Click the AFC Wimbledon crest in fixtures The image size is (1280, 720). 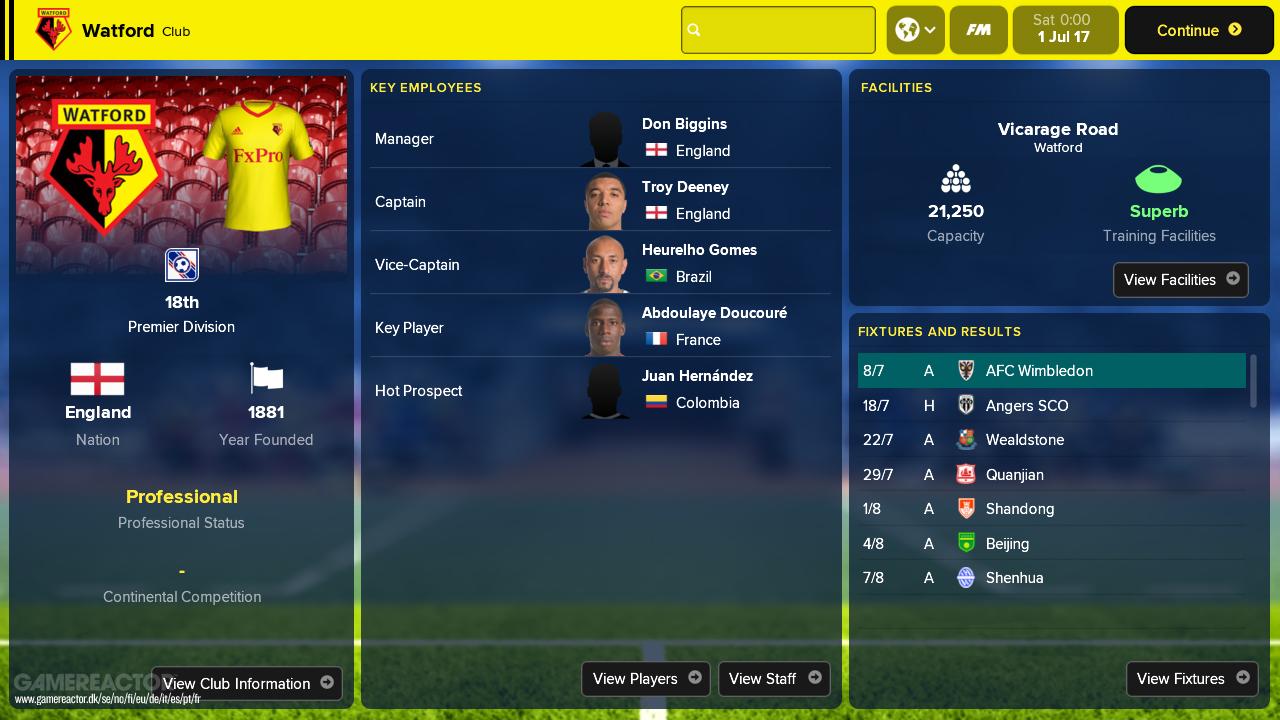966,371
